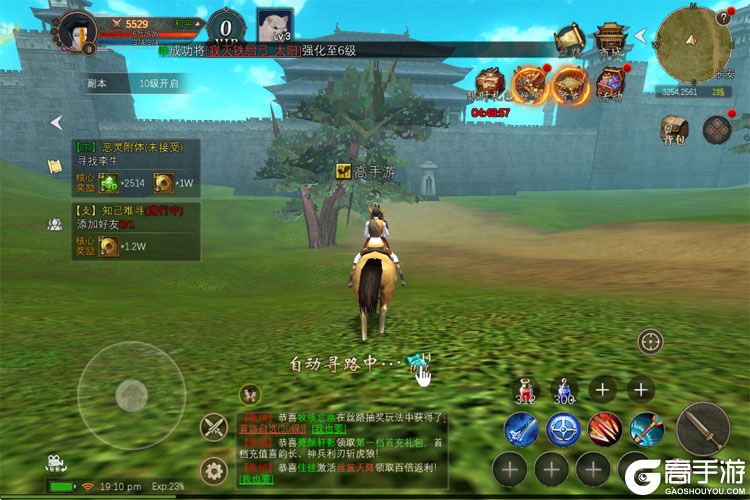
Task: Open the 背包 backpack
Action: tap(674, 130)
